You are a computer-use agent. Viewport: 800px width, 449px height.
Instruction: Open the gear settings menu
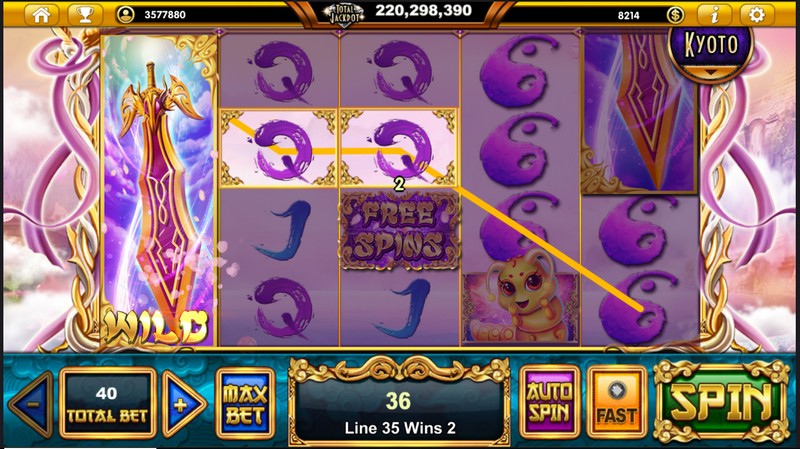[x=757, y=14]
